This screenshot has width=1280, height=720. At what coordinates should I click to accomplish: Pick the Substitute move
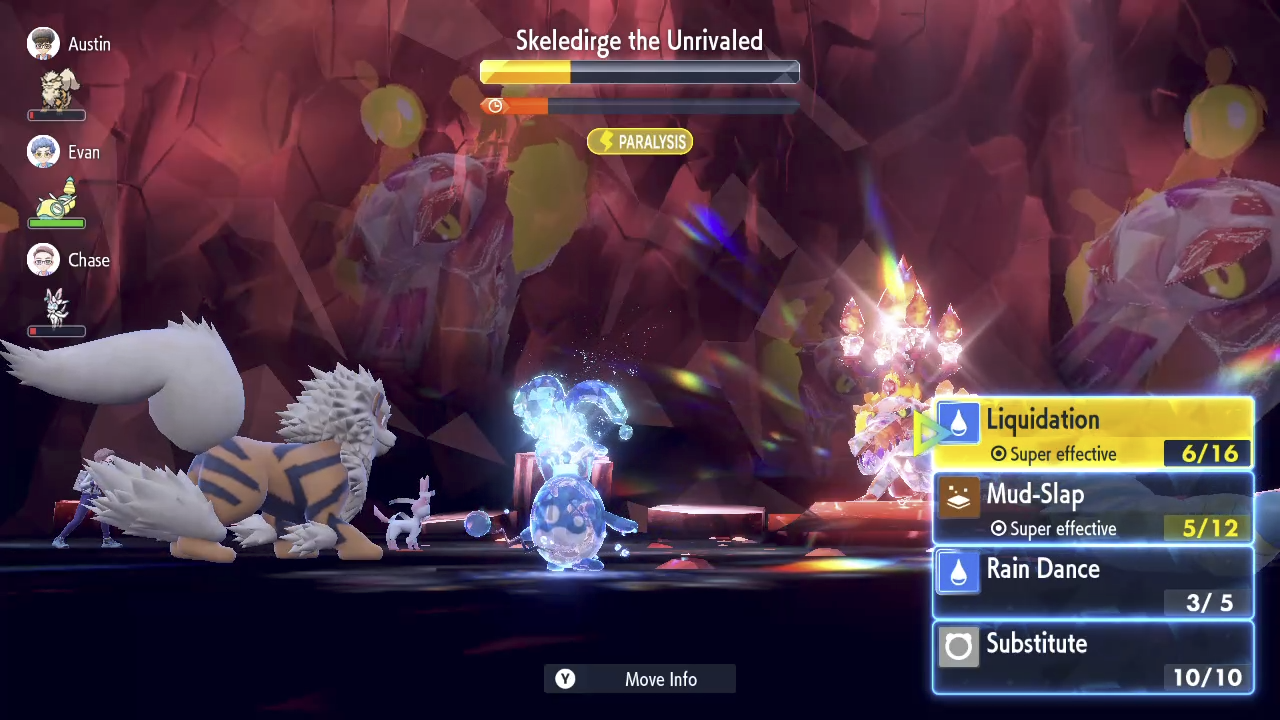point(1092,657)
